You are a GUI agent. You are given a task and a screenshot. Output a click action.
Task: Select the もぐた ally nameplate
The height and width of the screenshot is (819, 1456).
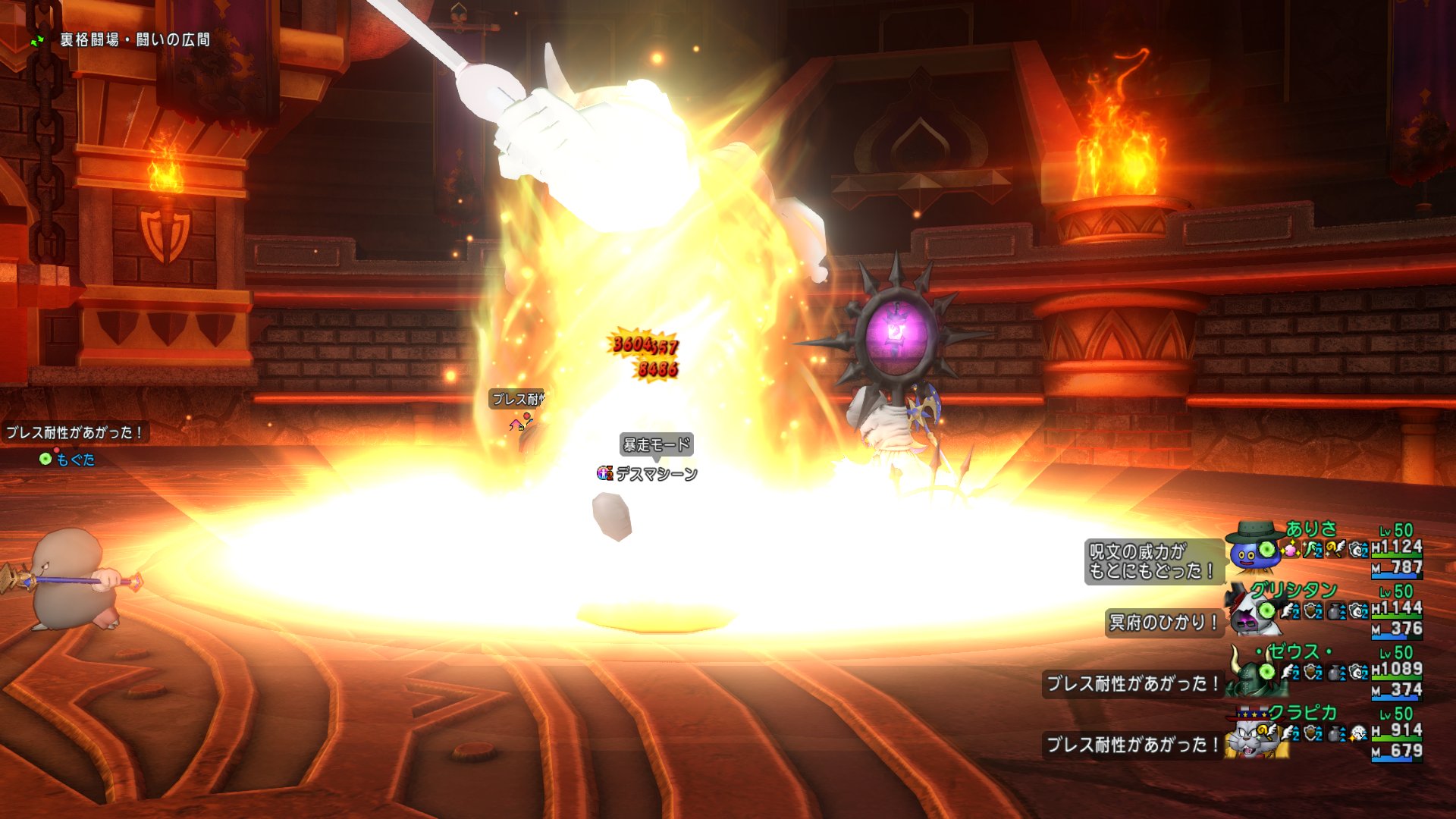click(75, 460)
